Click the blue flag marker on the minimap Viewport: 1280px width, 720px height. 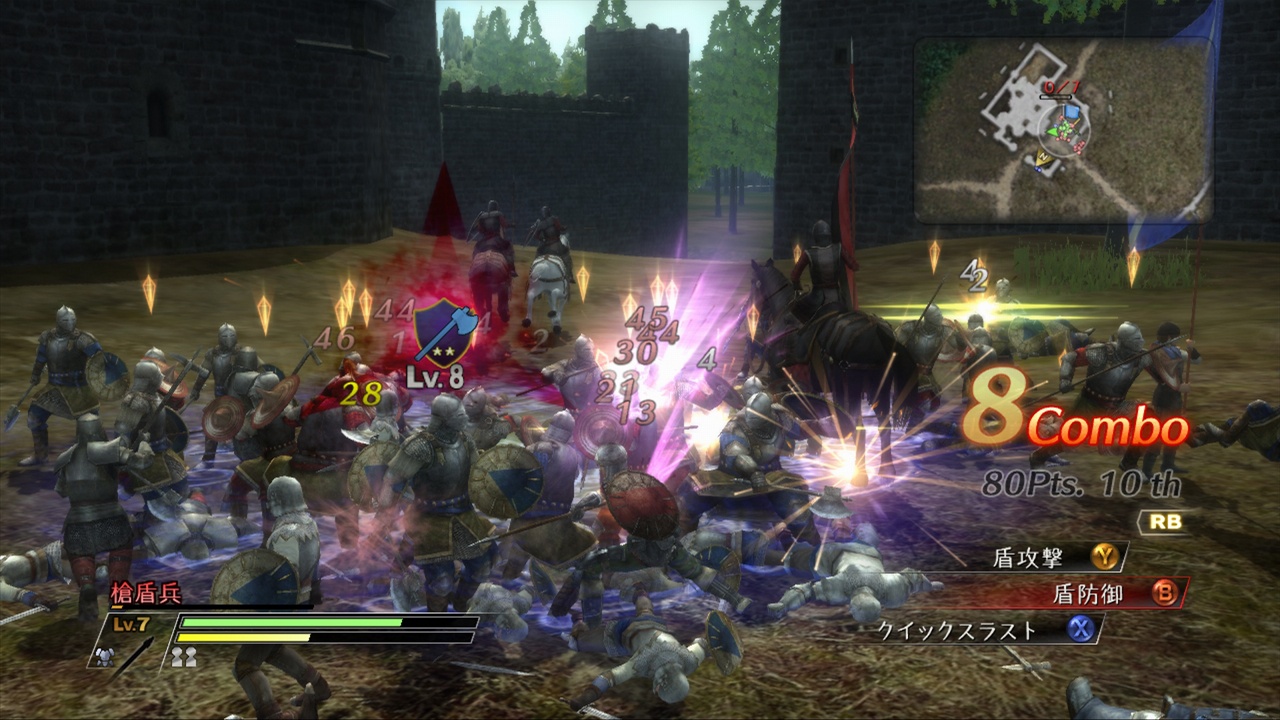click(1071, 112)
